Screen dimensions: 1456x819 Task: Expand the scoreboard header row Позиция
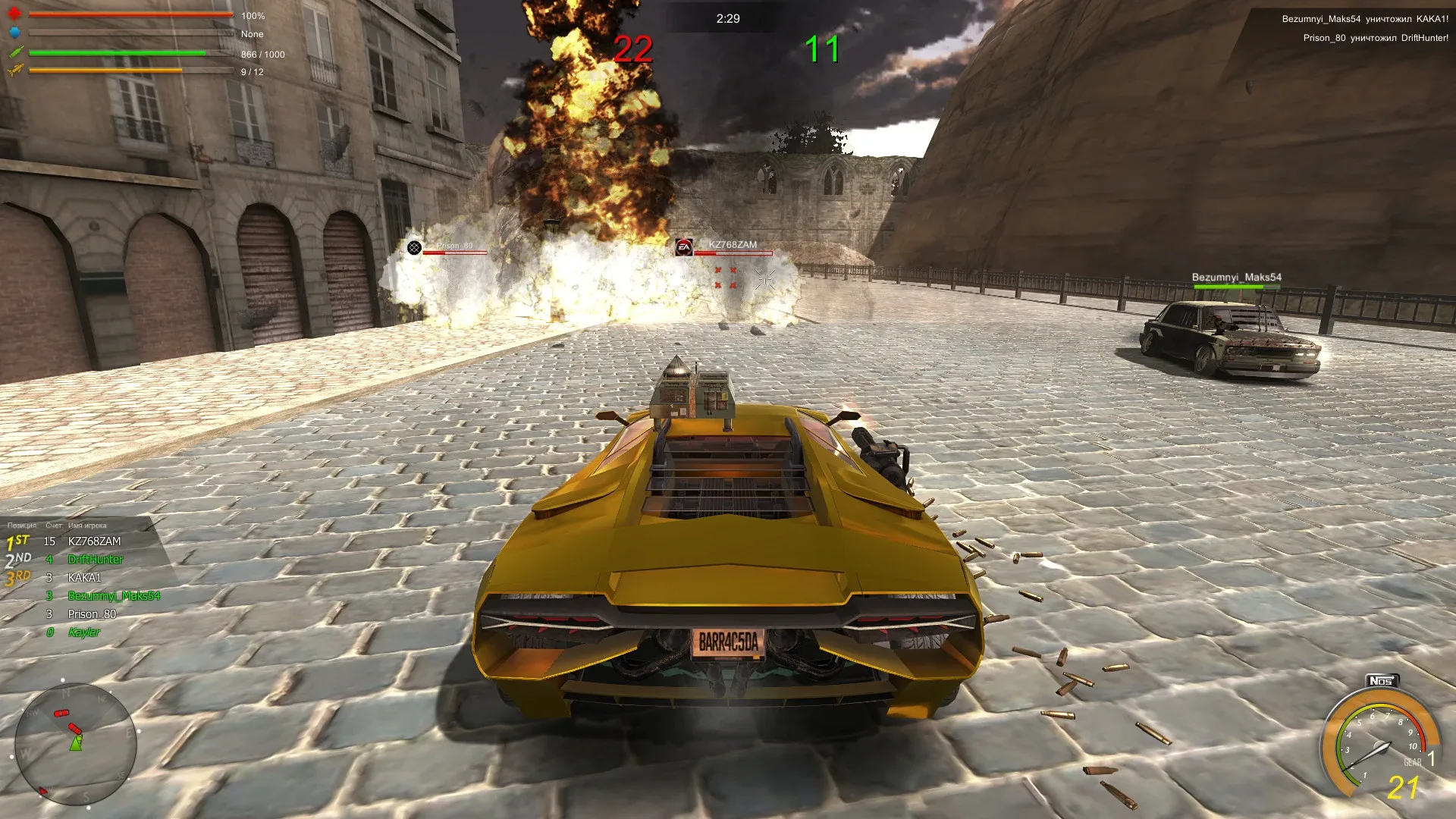22,525
